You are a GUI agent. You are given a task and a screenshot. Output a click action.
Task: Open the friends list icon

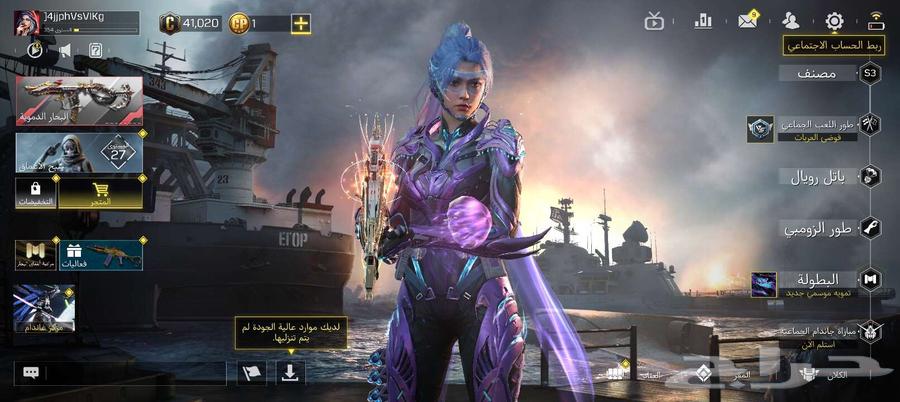791,20
